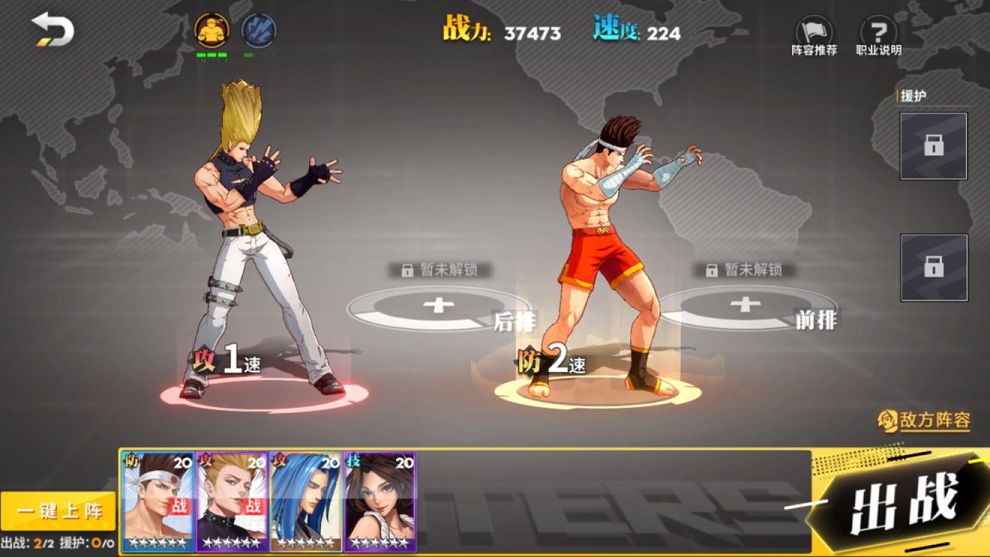The width and height of the screenshot is (990, 557).
Task: Tap the locked 前排 front-row slot
Action: pos(744,305)
